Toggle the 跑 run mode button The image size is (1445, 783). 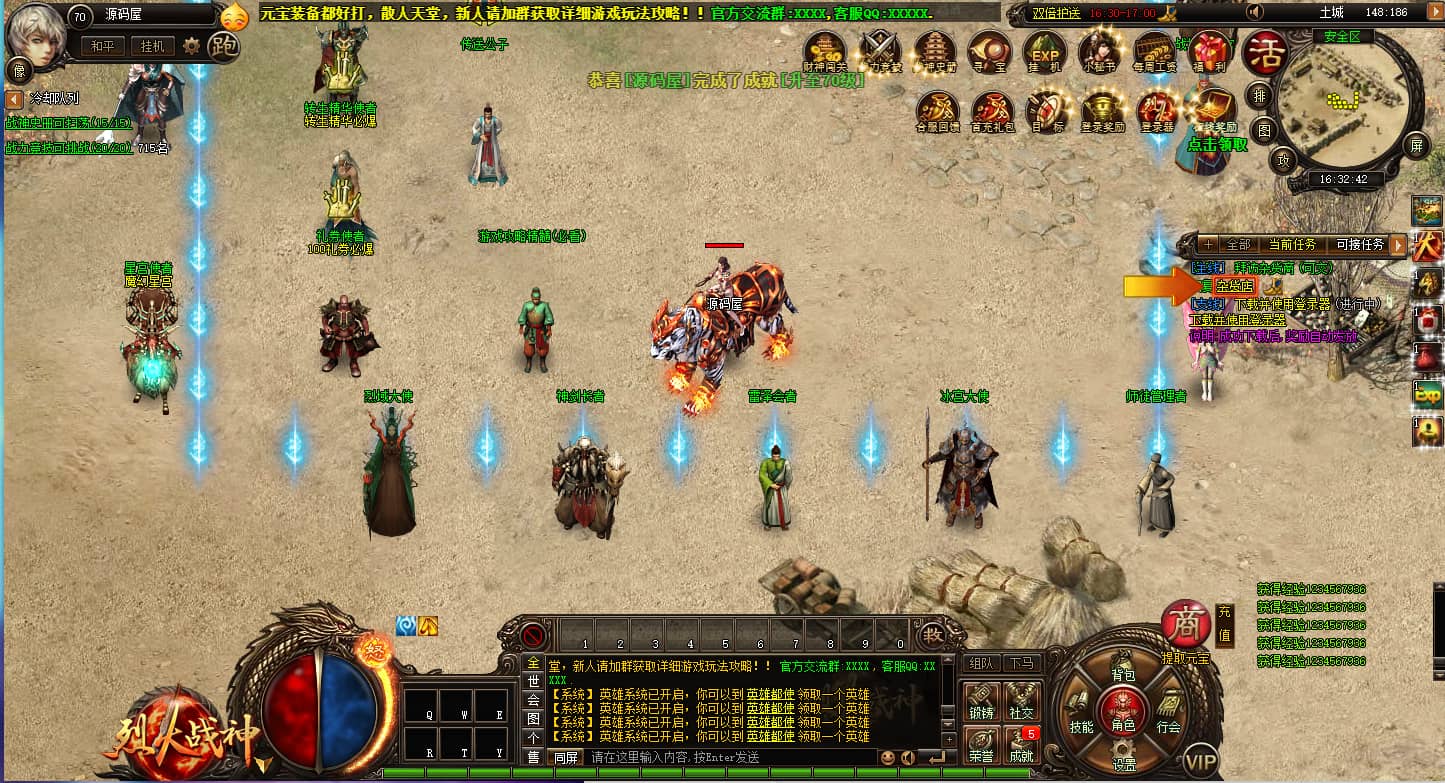pos(226,47)
